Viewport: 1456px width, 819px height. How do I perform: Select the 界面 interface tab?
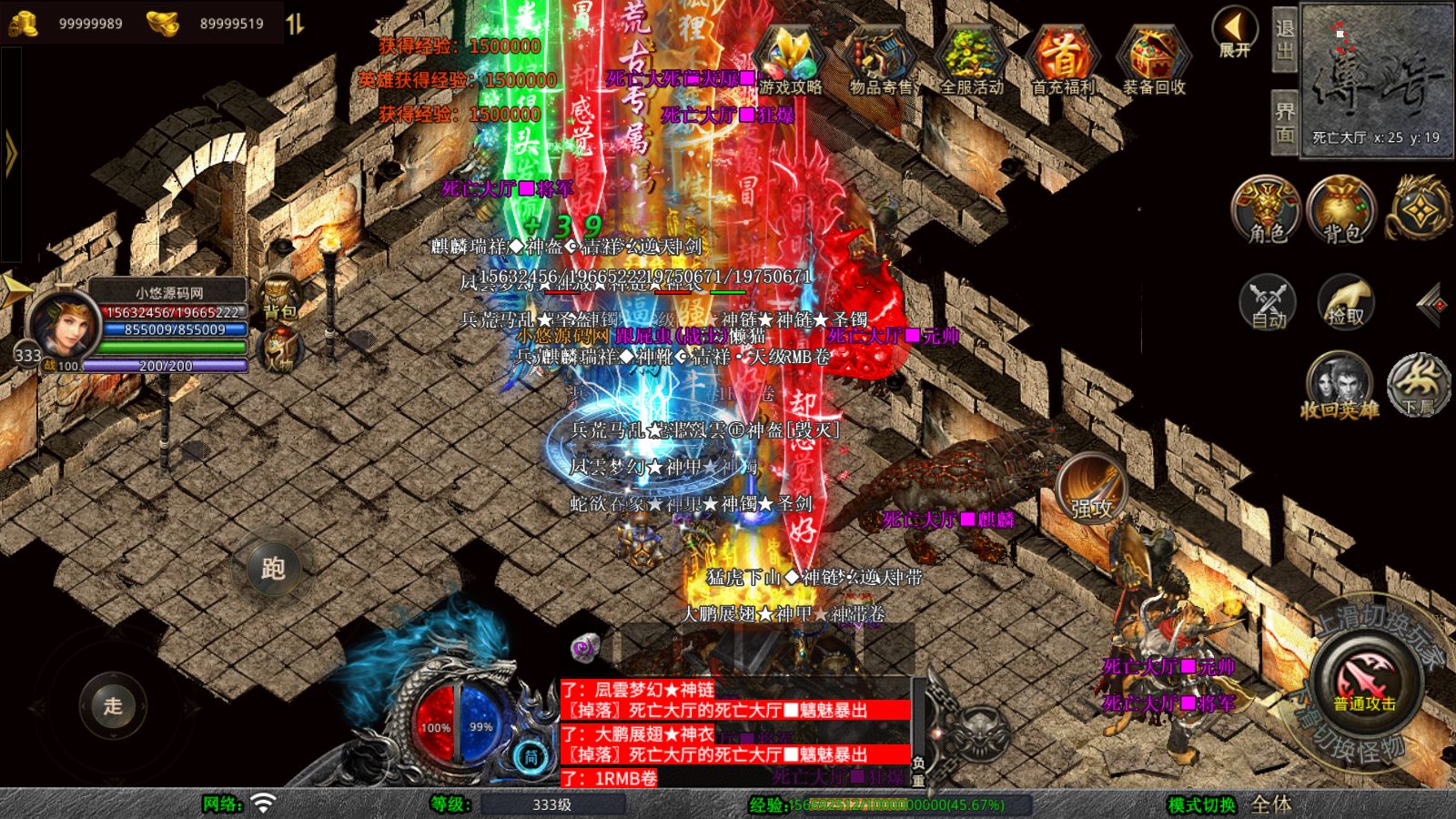1284,123
